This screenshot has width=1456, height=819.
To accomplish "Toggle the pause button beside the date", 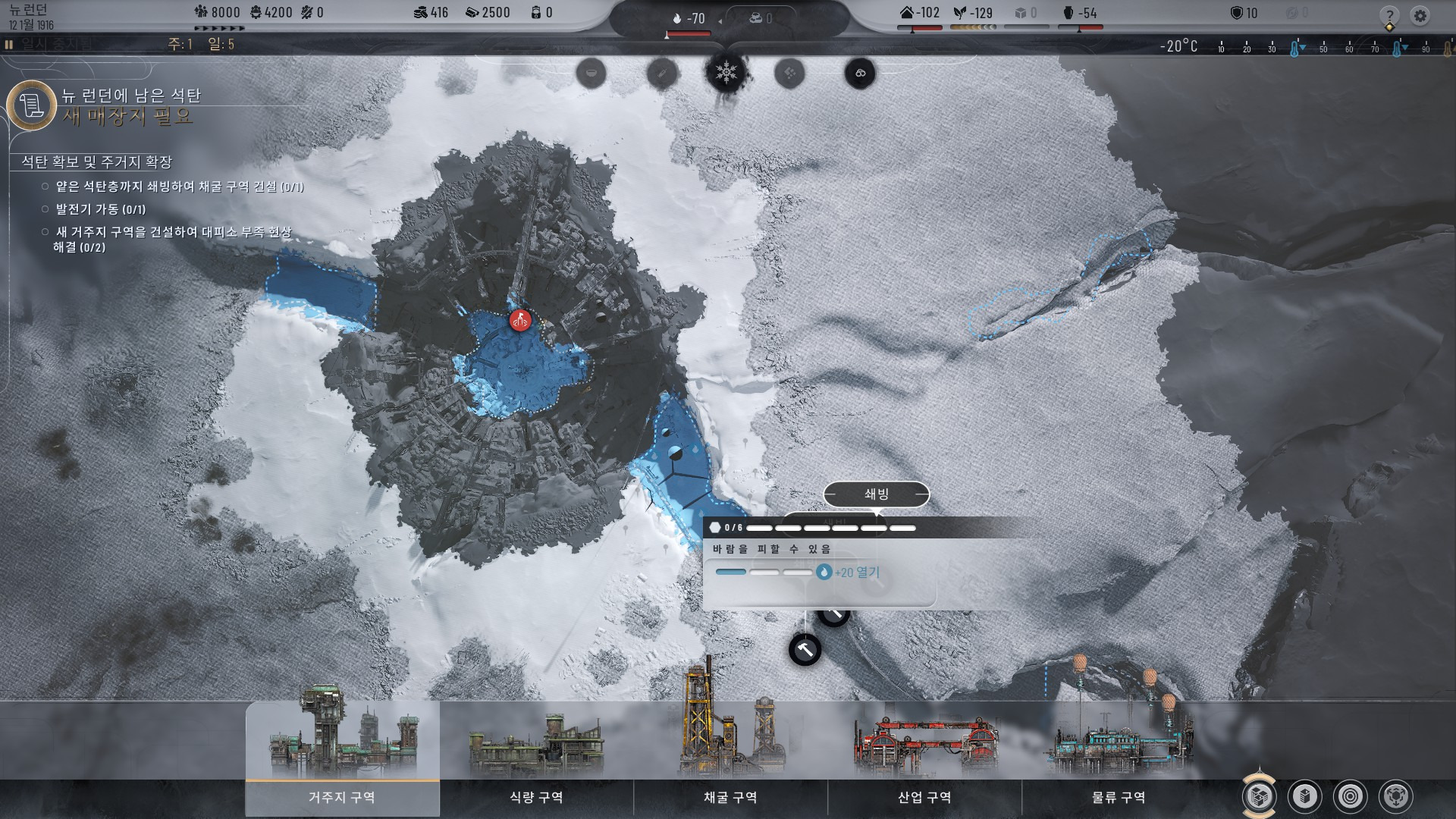I will [9, 45].
